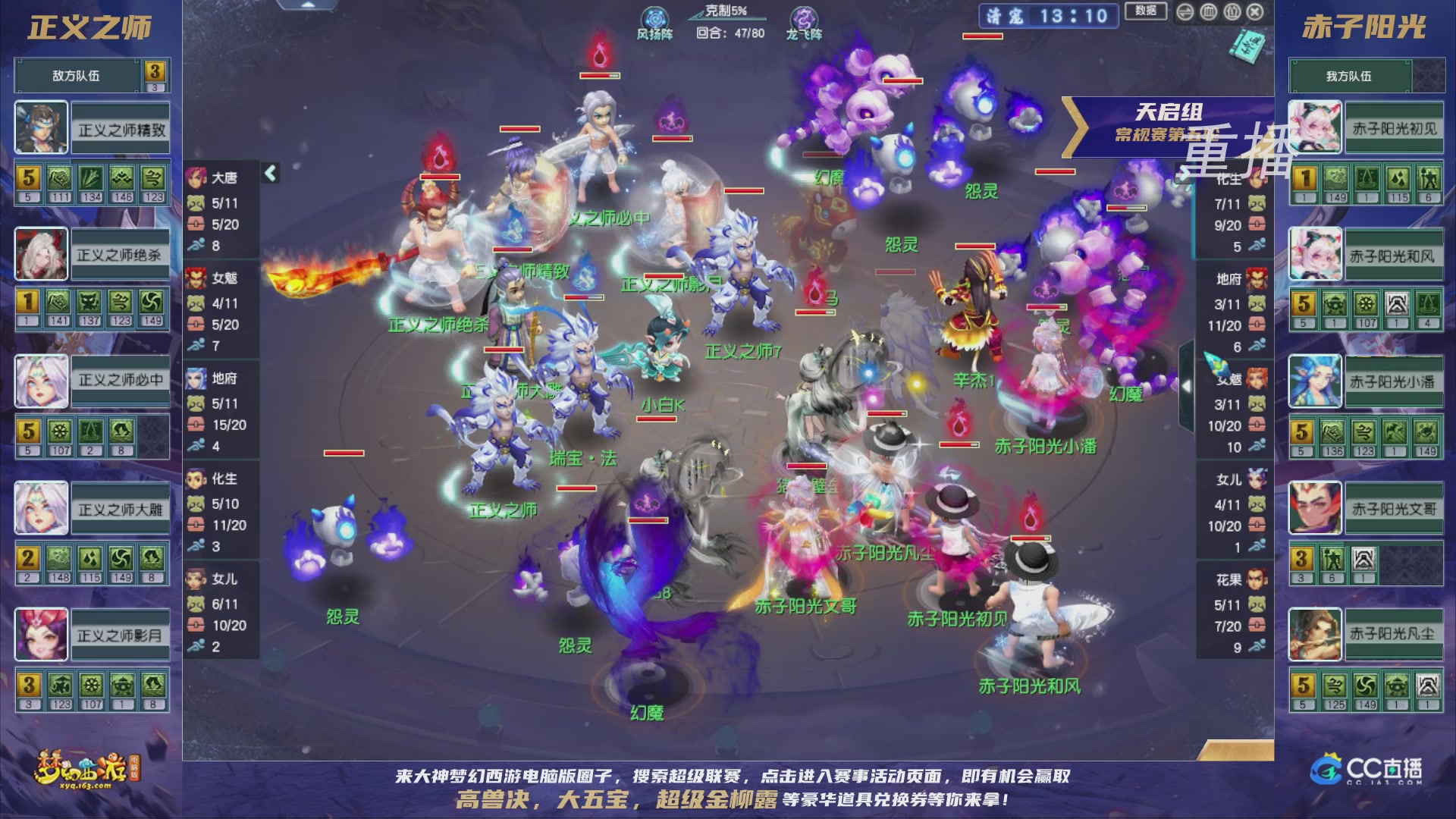Viewport: 1456px width, 819px height.
Task: Click 大唐 avatar in left combatant list
Action: click(196, 179)
